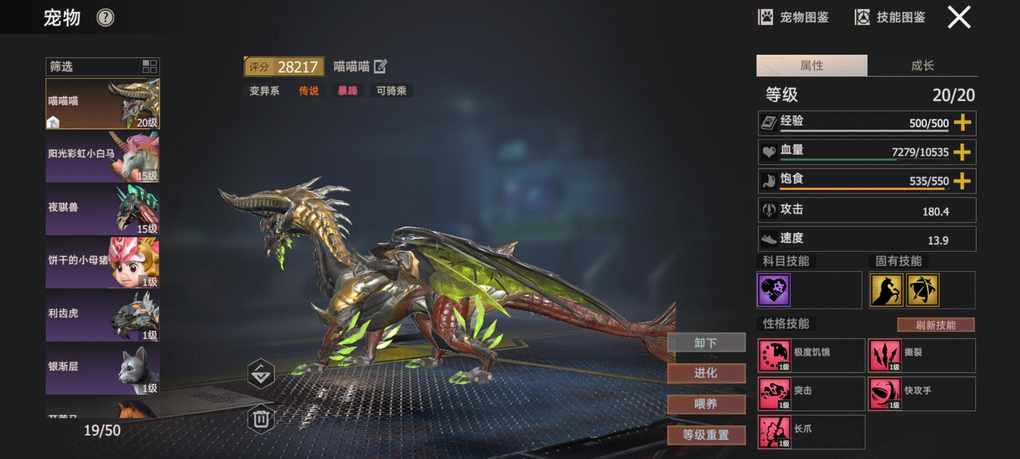
Task: Delete the pet with the trash icon
Action: [x=261, y=418]
